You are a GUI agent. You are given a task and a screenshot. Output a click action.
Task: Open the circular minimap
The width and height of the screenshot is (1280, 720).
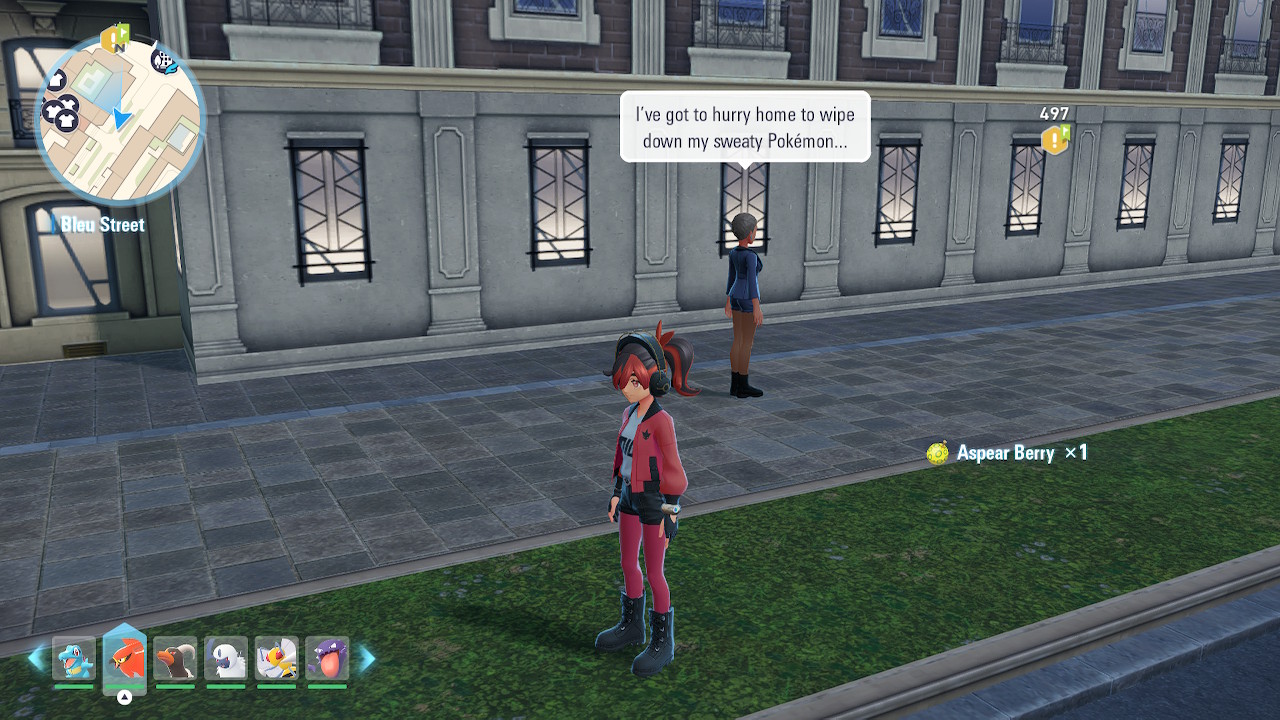(120, 120)
